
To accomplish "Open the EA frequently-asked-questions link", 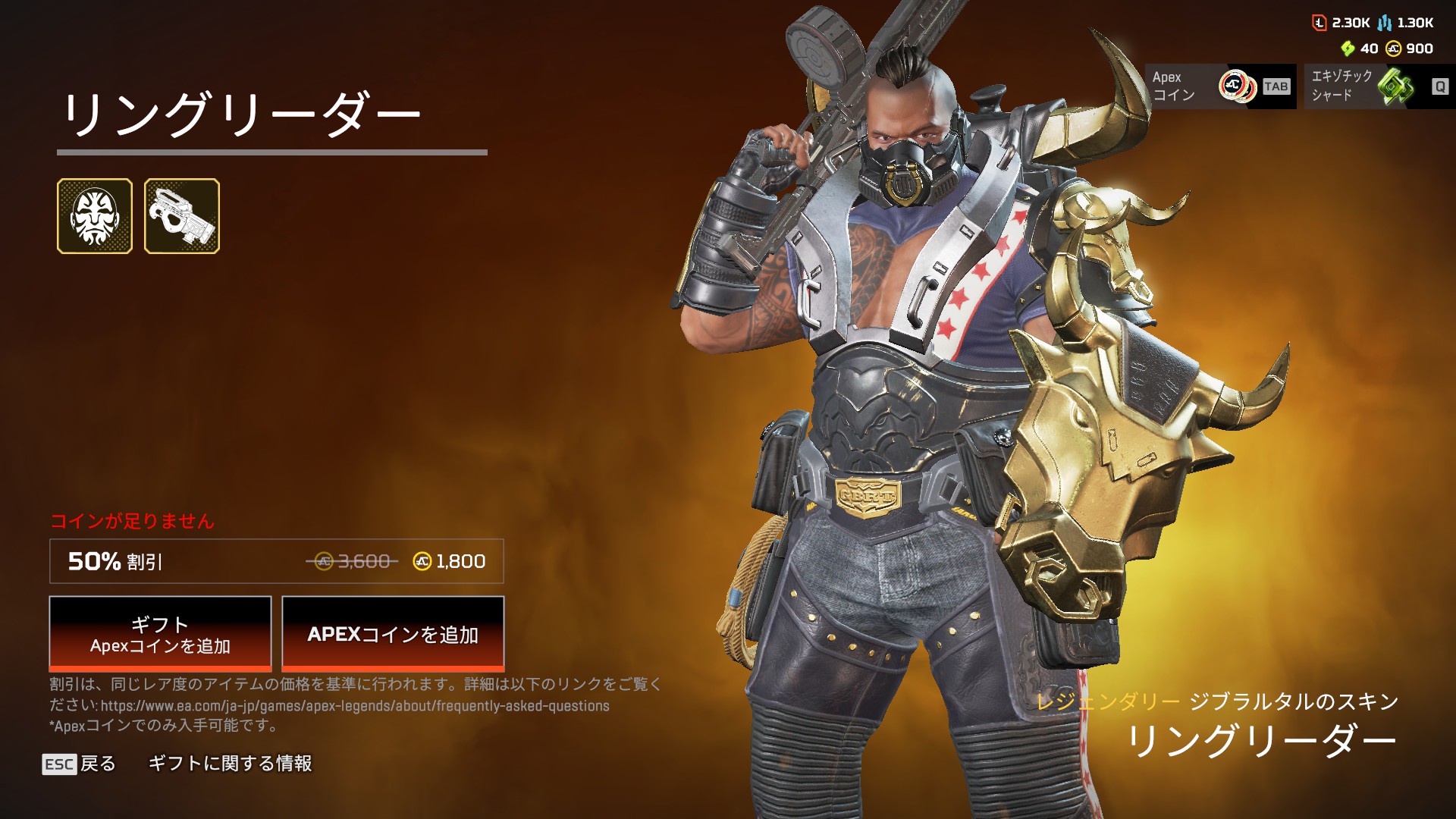I will 355,706.
